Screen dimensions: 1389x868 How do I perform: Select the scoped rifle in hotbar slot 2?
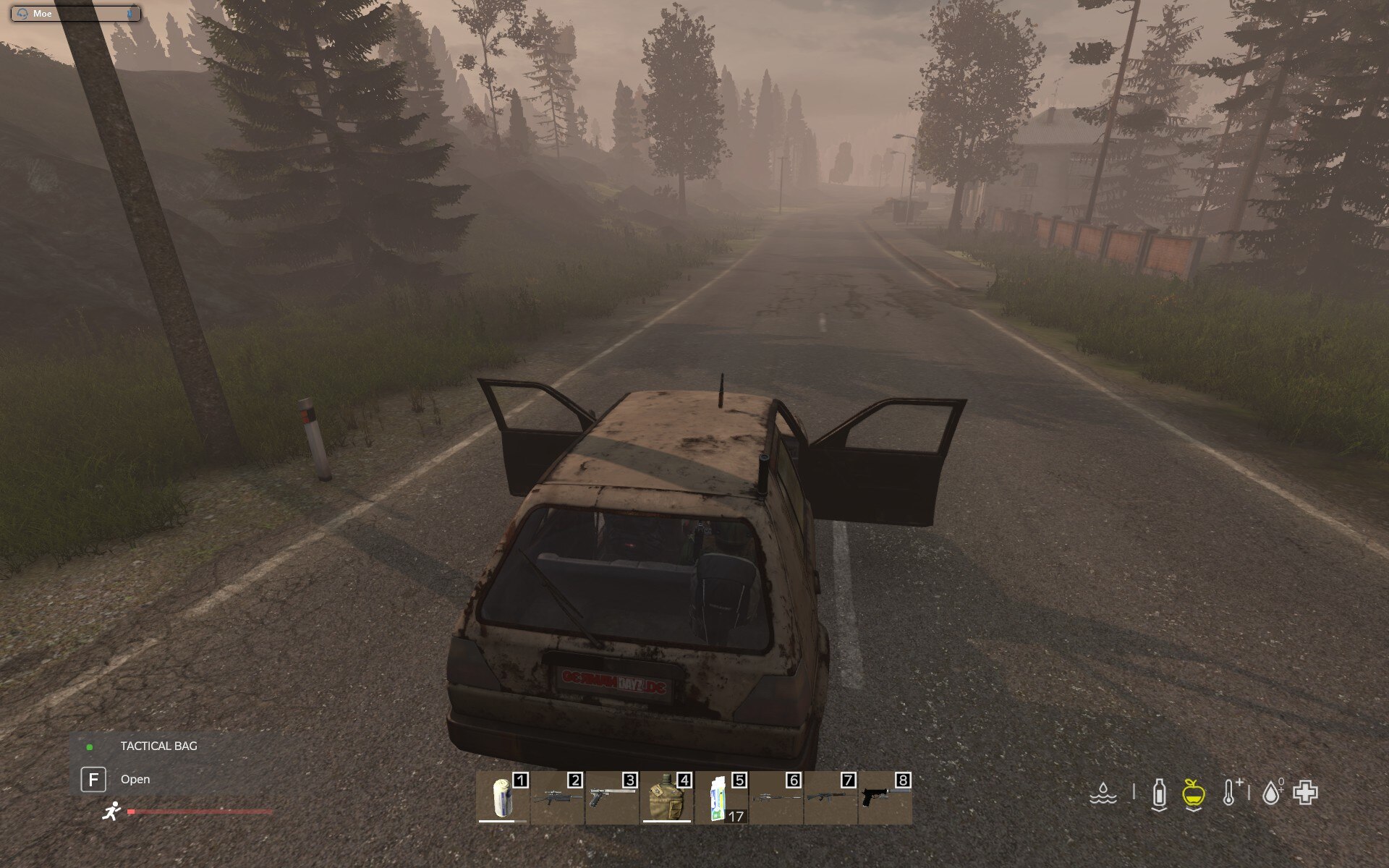click(558, 797)
